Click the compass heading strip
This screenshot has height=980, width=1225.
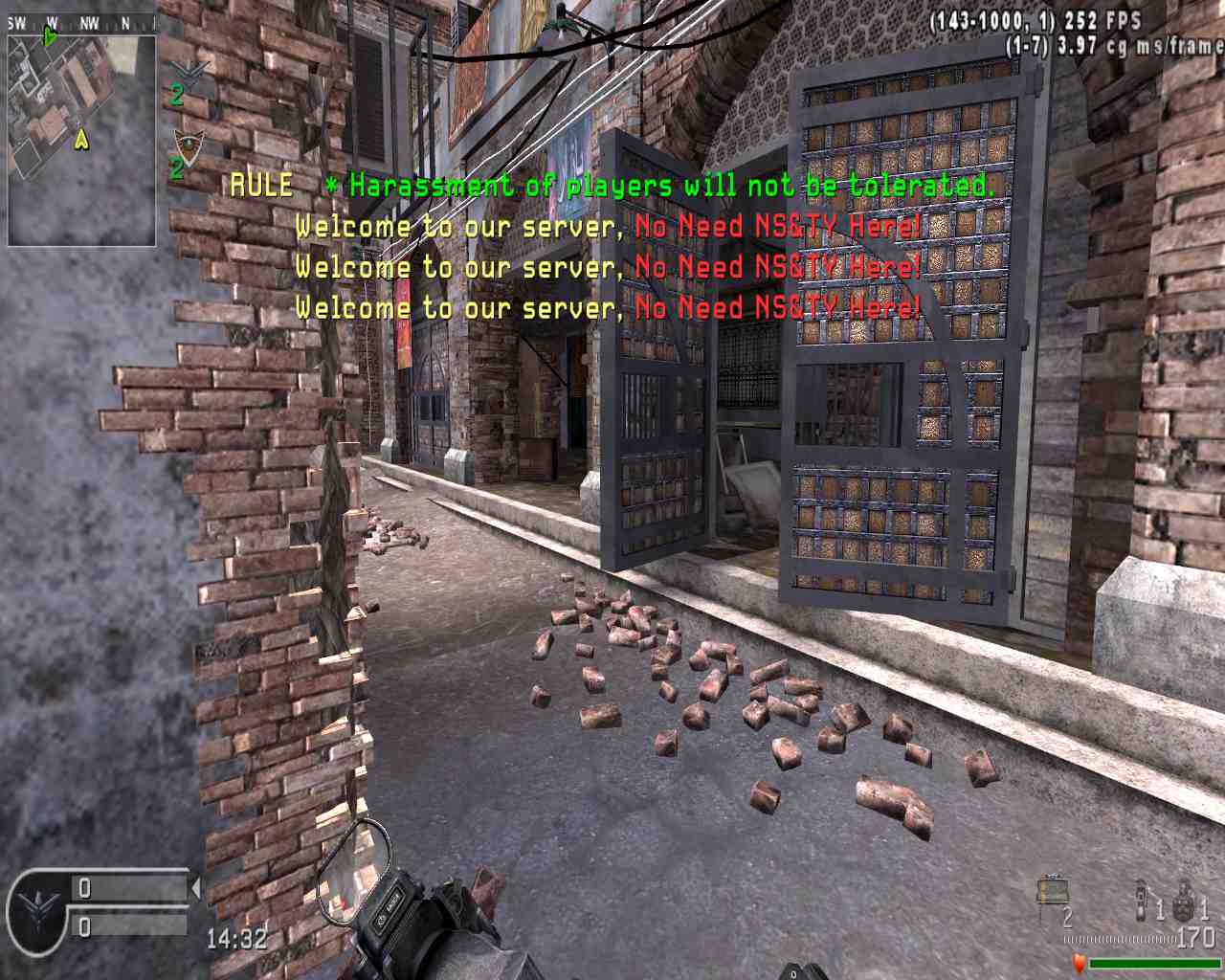tap(81, 24)
